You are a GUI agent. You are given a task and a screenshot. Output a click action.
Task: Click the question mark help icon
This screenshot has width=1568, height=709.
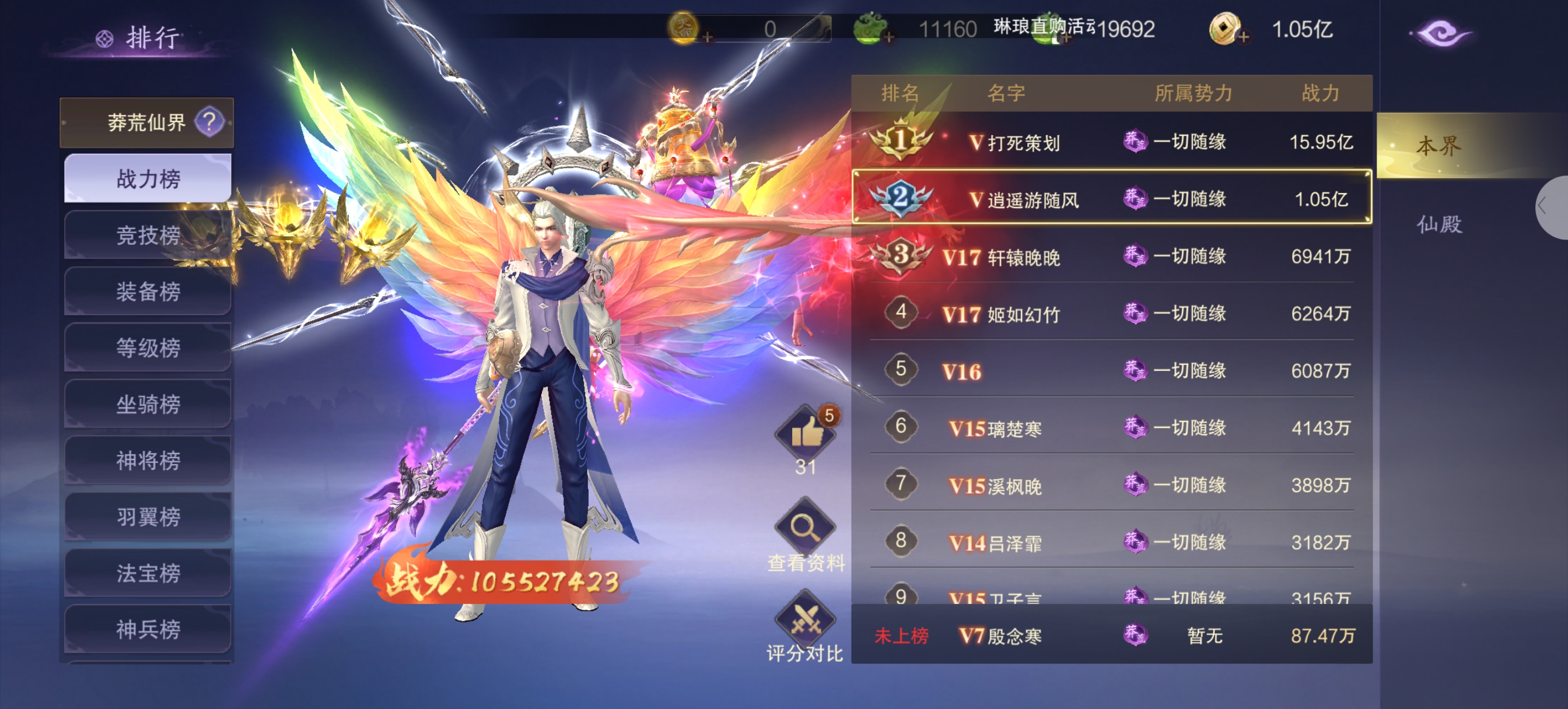209,122
